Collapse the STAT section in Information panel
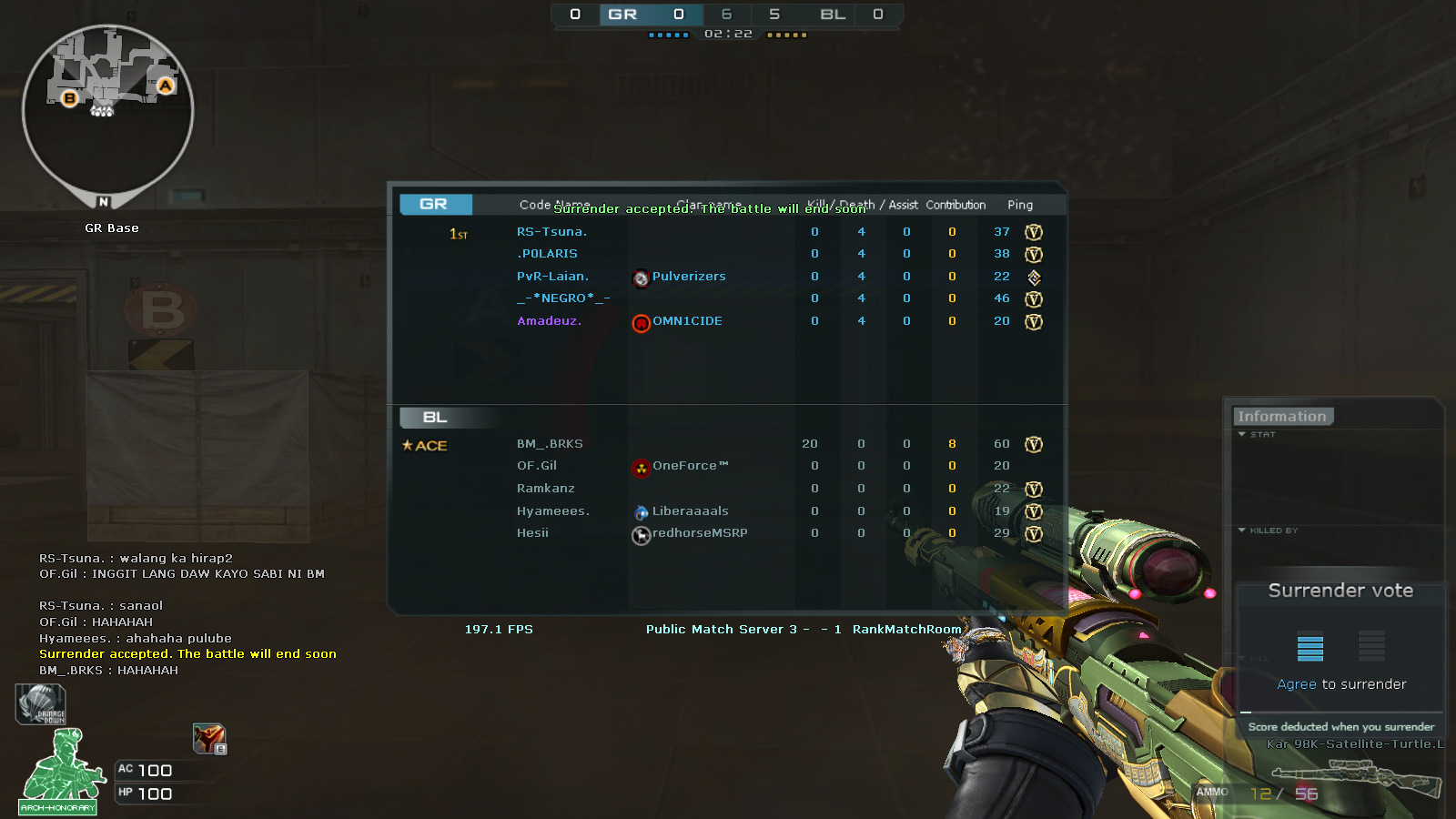The height and width of the screenshot is (819, 1456). [x=1241, y=435]
